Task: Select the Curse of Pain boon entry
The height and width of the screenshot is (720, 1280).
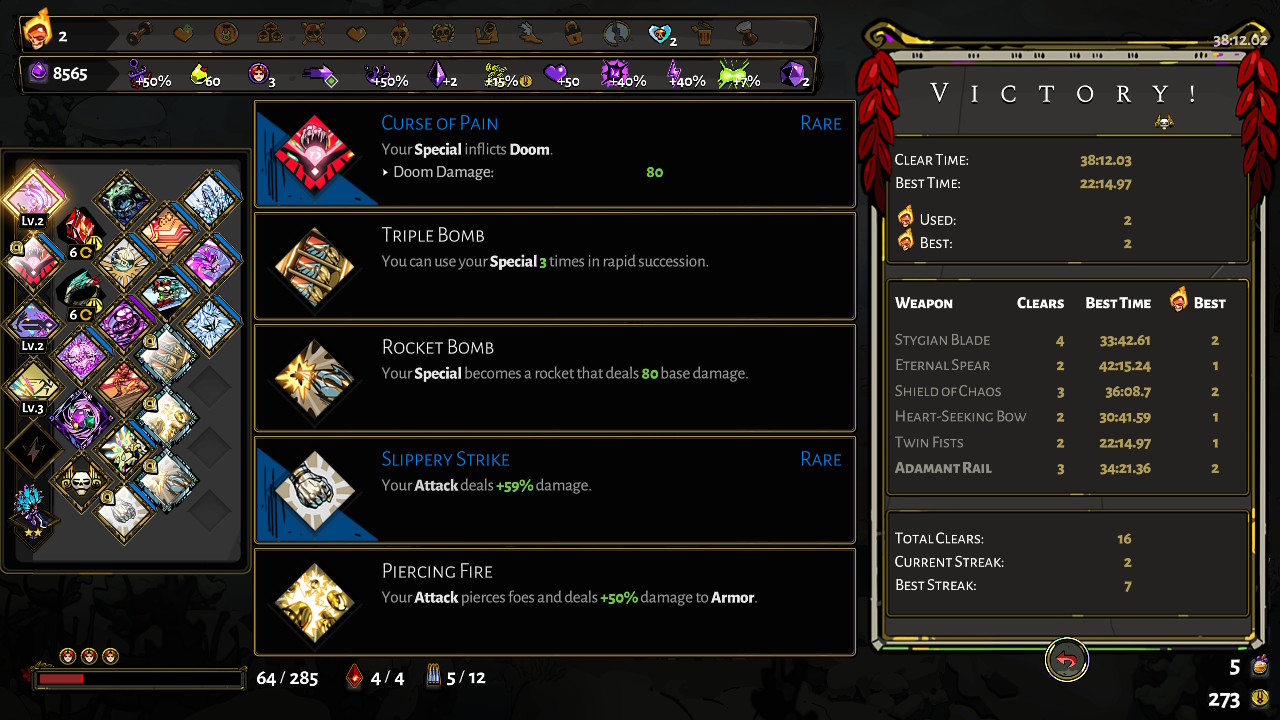Action: 555,154
